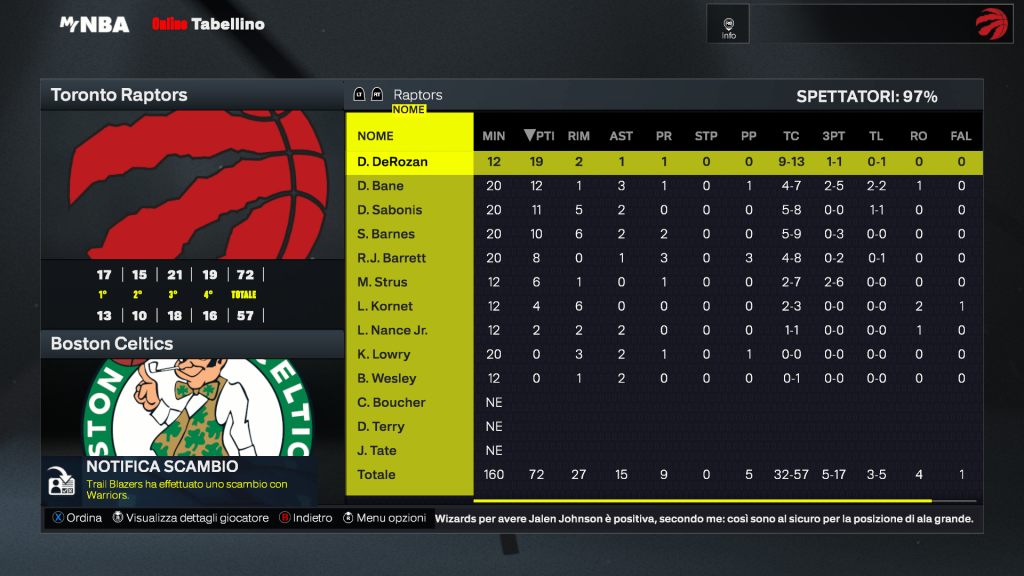Screen dimensions: 1024x576
Task: Pick the R.J. Barrett row
Action: pyautogui.click(x=392, y=258)
